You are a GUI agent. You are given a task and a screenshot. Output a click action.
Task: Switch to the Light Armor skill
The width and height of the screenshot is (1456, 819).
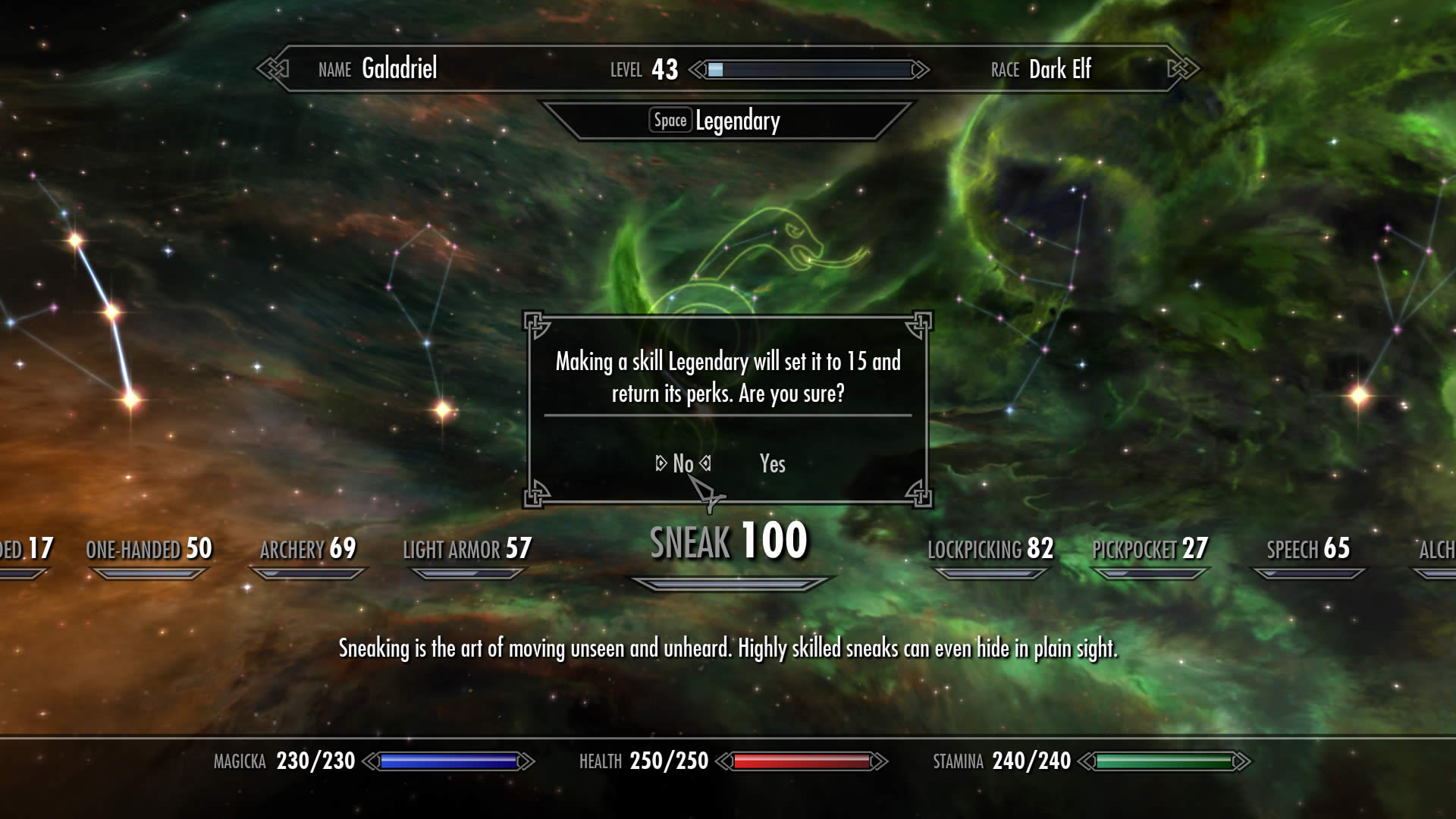tap(466, 549)
